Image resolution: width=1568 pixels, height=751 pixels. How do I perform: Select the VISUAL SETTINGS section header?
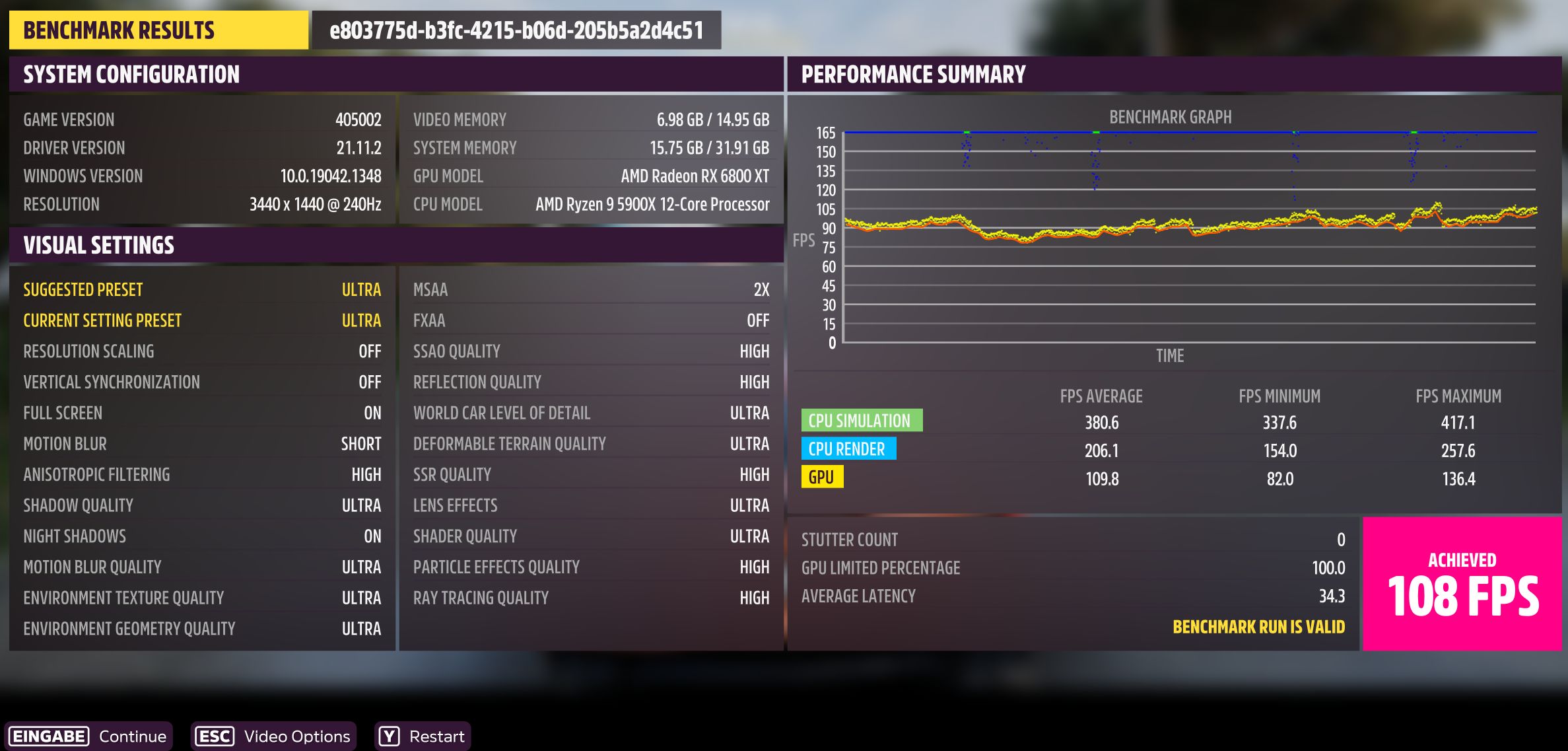(99, 245)
